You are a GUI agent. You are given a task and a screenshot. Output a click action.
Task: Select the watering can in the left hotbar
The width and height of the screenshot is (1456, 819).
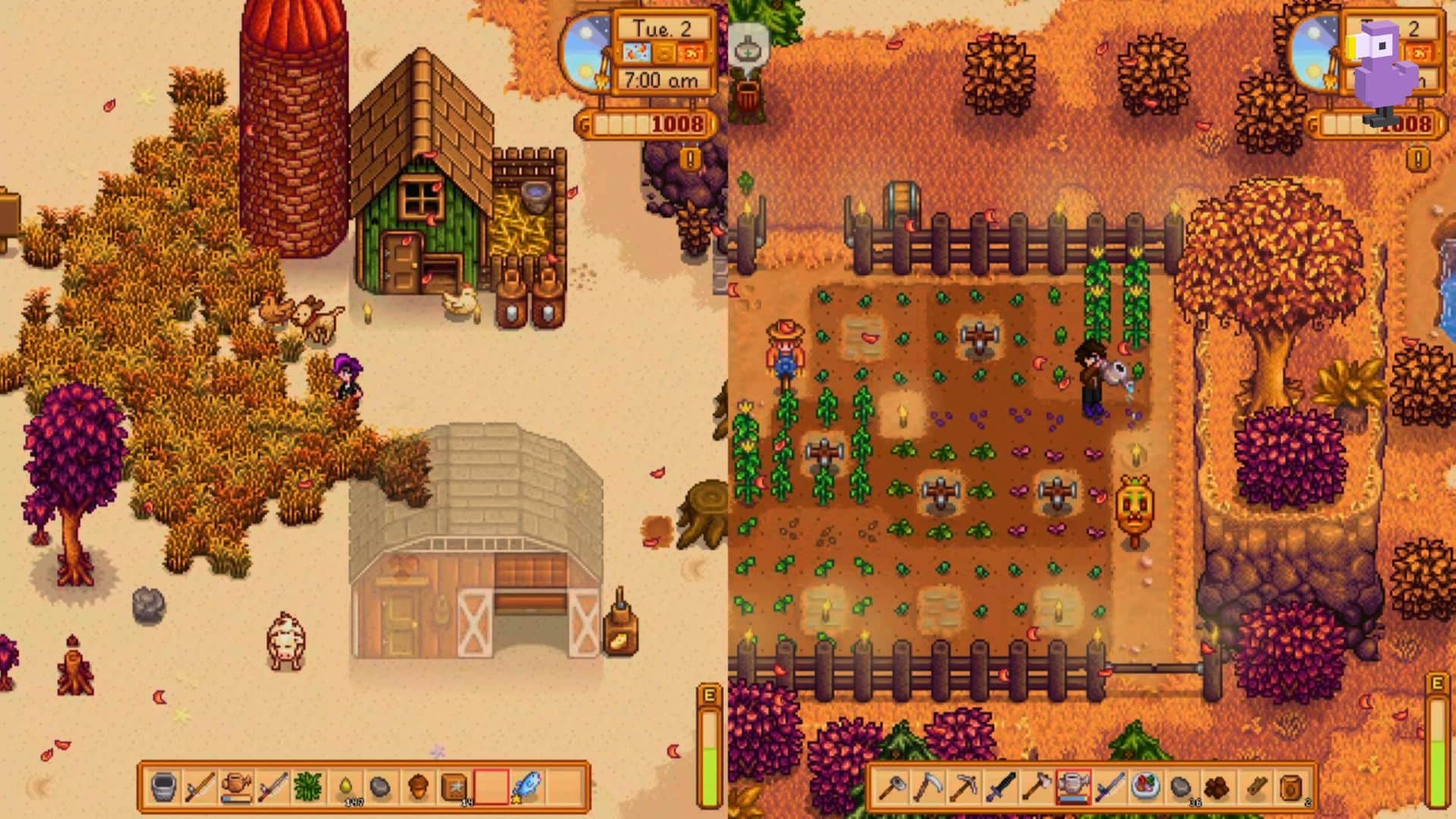(x=236, y=787)
